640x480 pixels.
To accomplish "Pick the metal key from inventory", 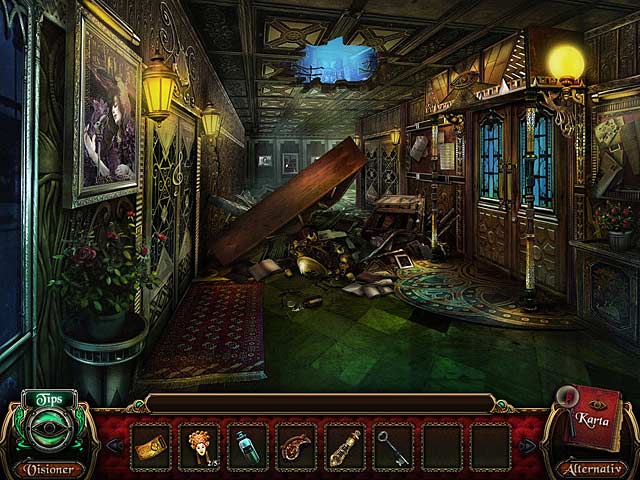I will [x=393, y=447].
